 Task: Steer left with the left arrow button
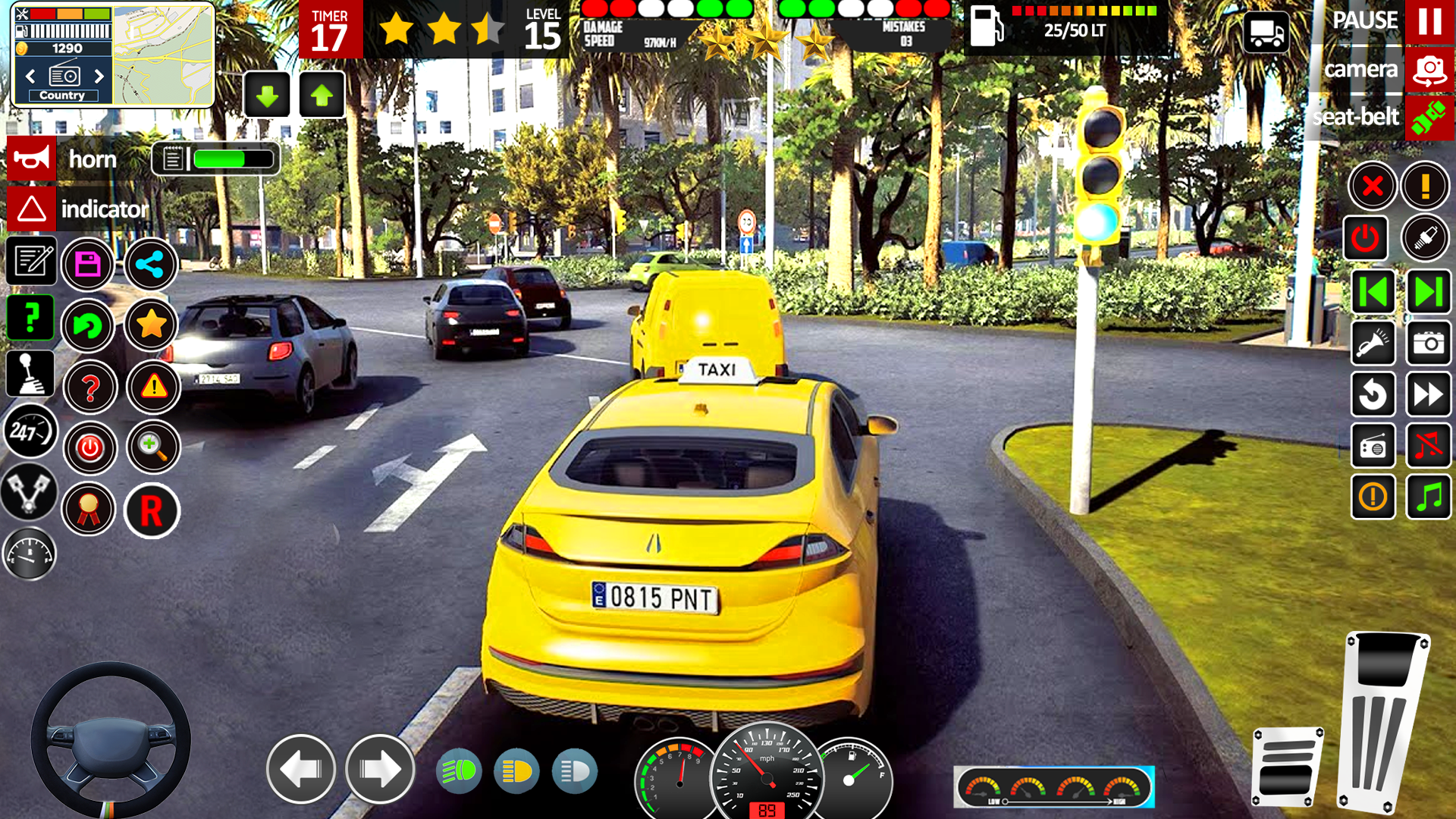click(x=301, y=769)
